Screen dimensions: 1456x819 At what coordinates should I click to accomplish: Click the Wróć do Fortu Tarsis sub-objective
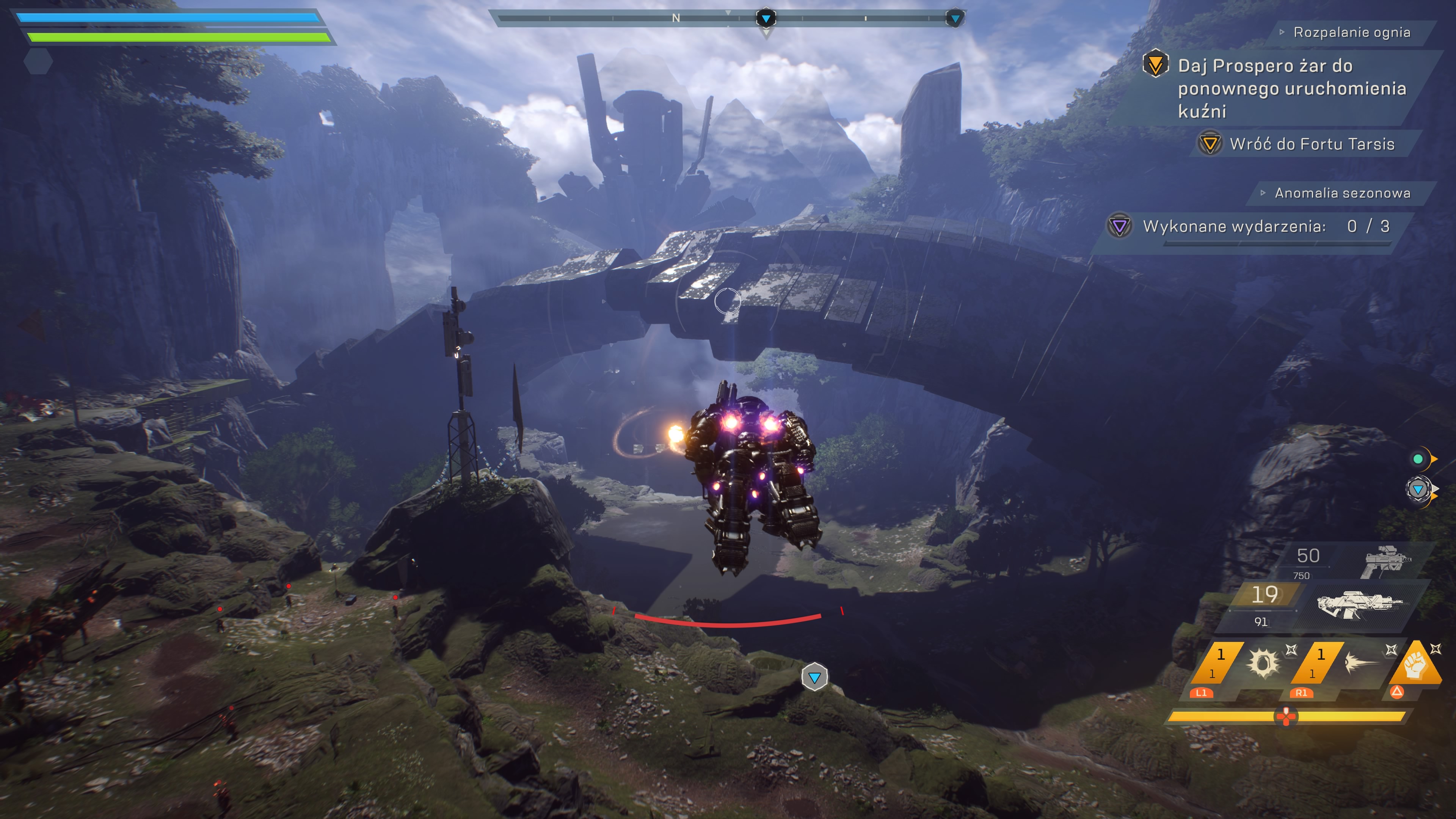(x=1311, y=144)
